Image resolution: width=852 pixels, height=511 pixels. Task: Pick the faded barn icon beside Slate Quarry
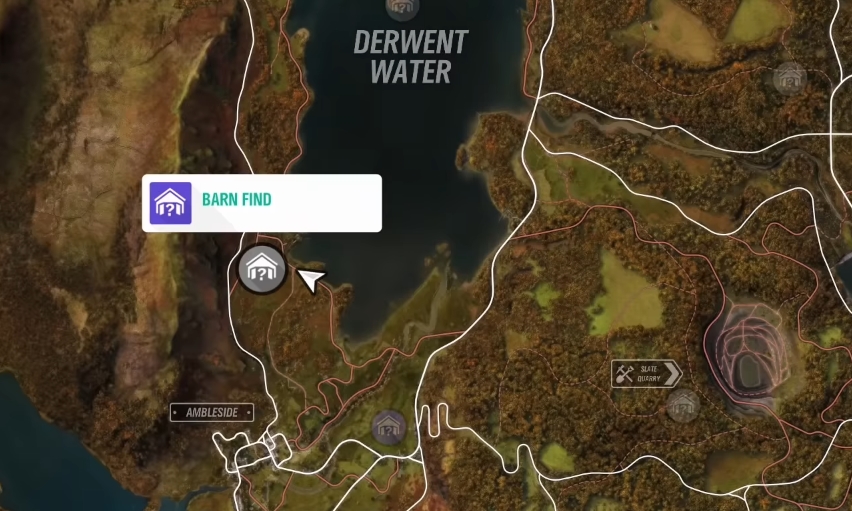coord(683,405)
